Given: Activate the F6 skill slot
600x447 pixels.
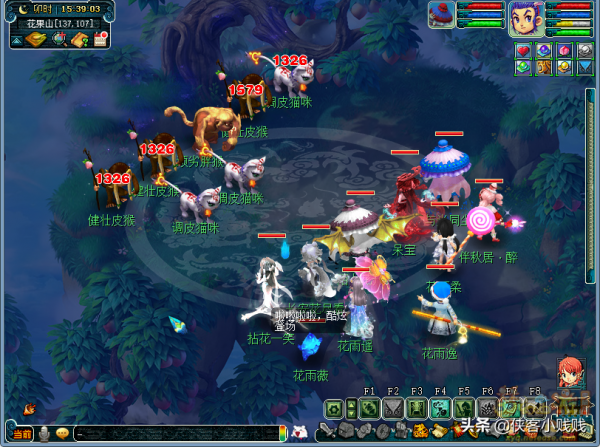Looking at the screenshot, I should click(488, 408).
